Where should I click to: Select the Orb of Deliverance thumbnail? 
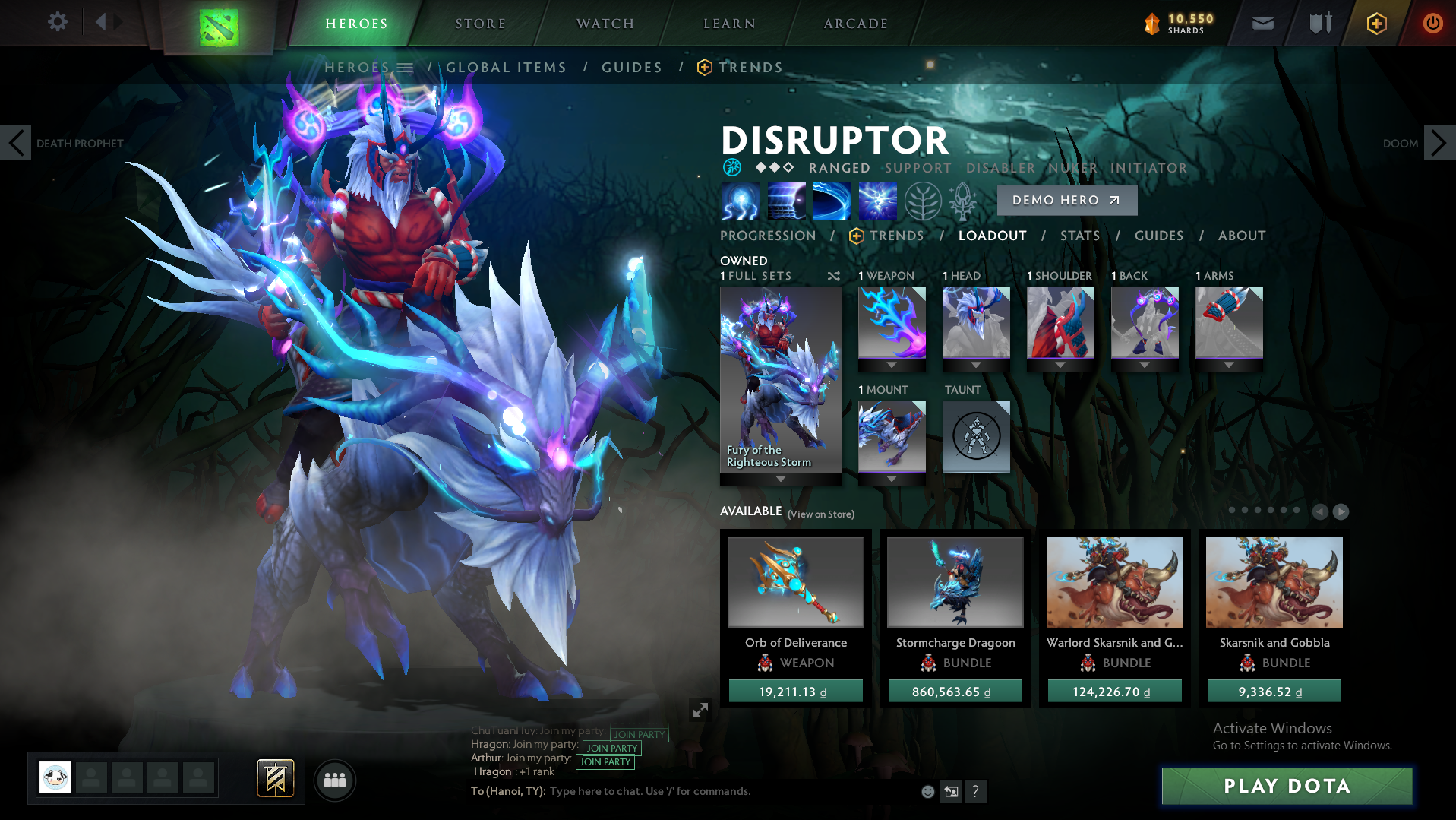pyautogui.click(x=795, y=581)
